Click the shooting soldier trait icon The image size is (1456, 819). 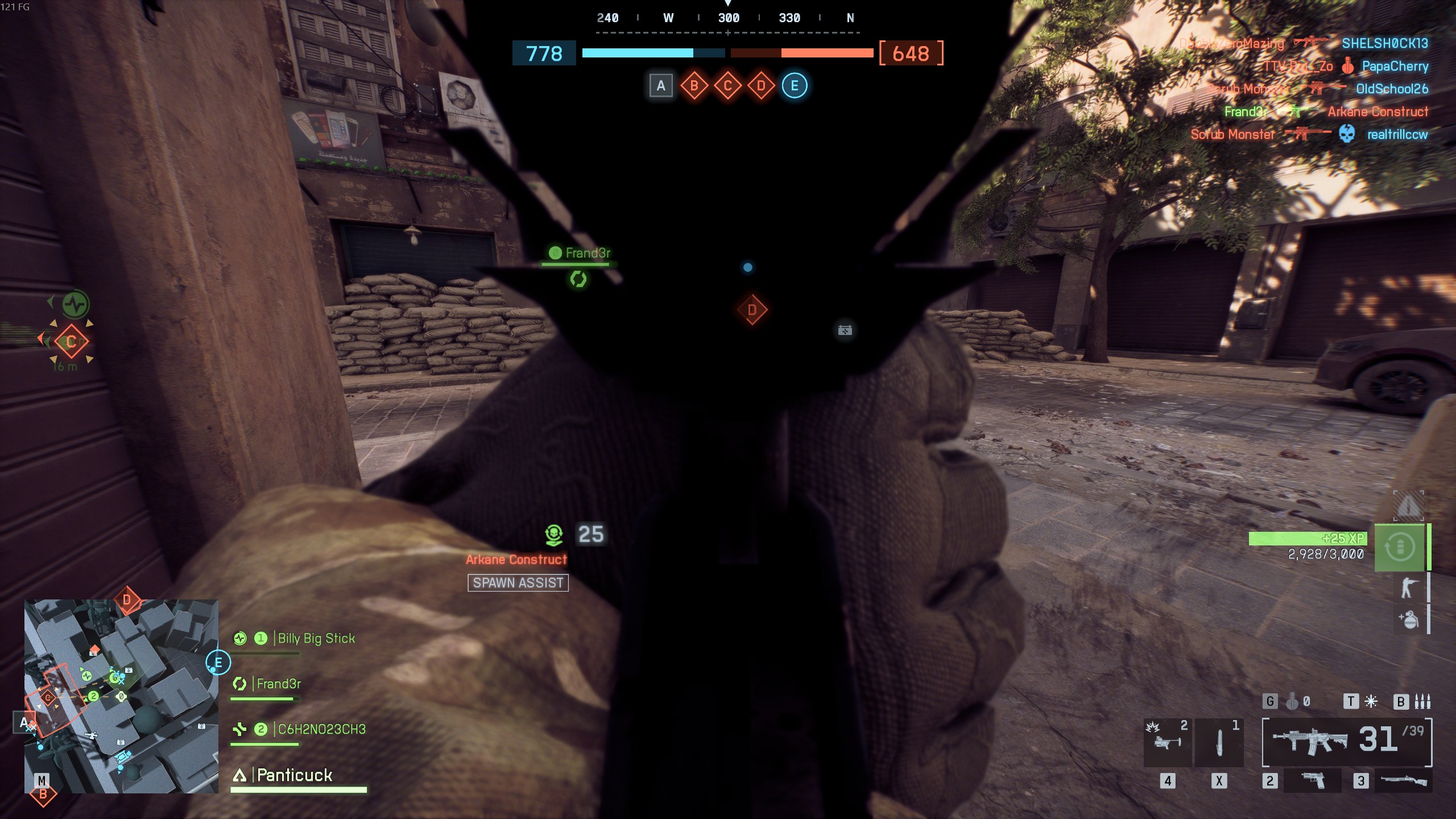point(1408,588)
